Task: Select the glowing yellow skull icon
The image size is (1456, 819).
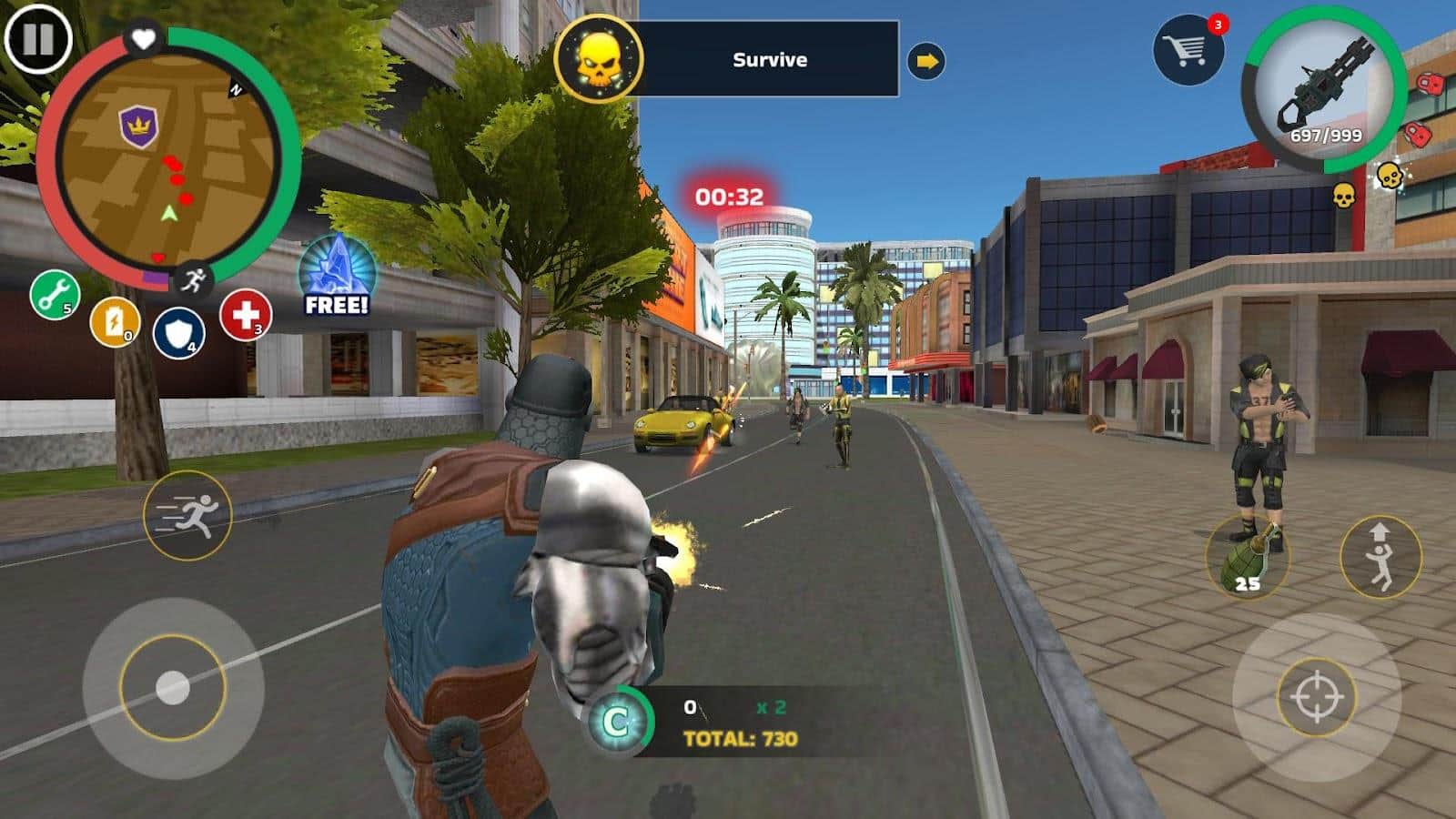Action: tap(1388, 176)
